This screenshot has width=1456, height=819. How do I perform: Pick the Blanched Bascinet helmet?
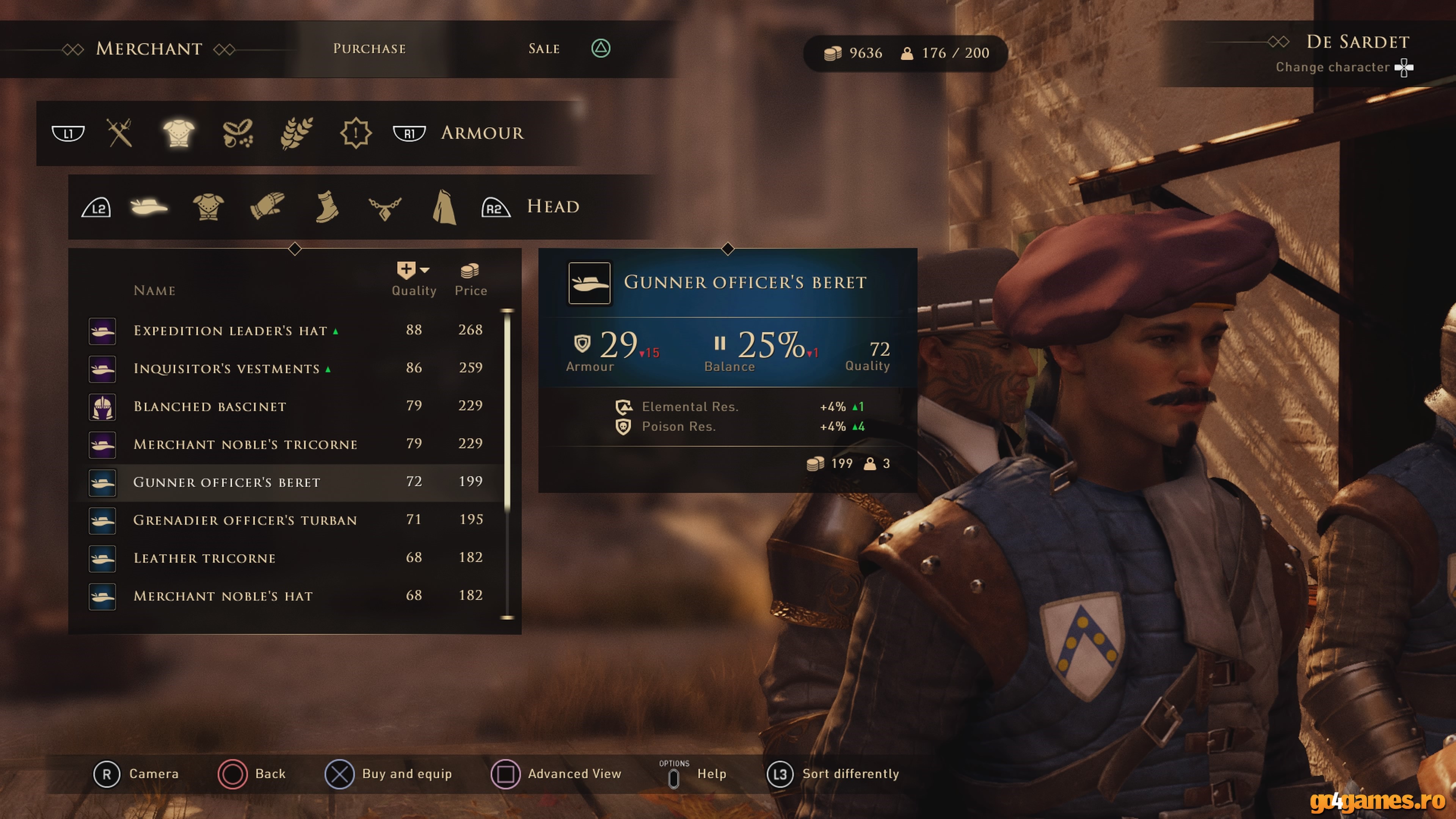point(210,406)
